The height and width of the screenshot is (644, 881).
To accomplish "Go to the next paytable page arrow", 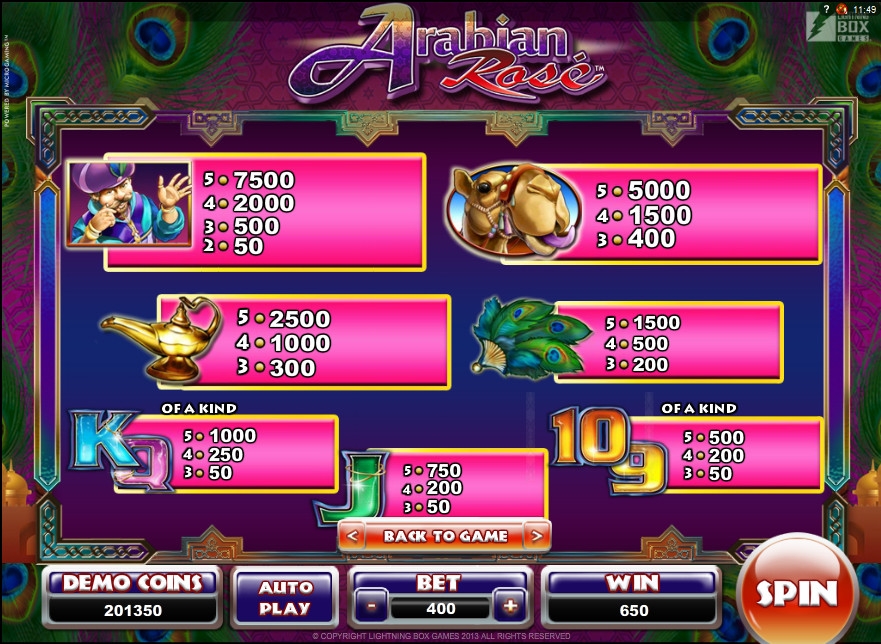I will [537, 536].
